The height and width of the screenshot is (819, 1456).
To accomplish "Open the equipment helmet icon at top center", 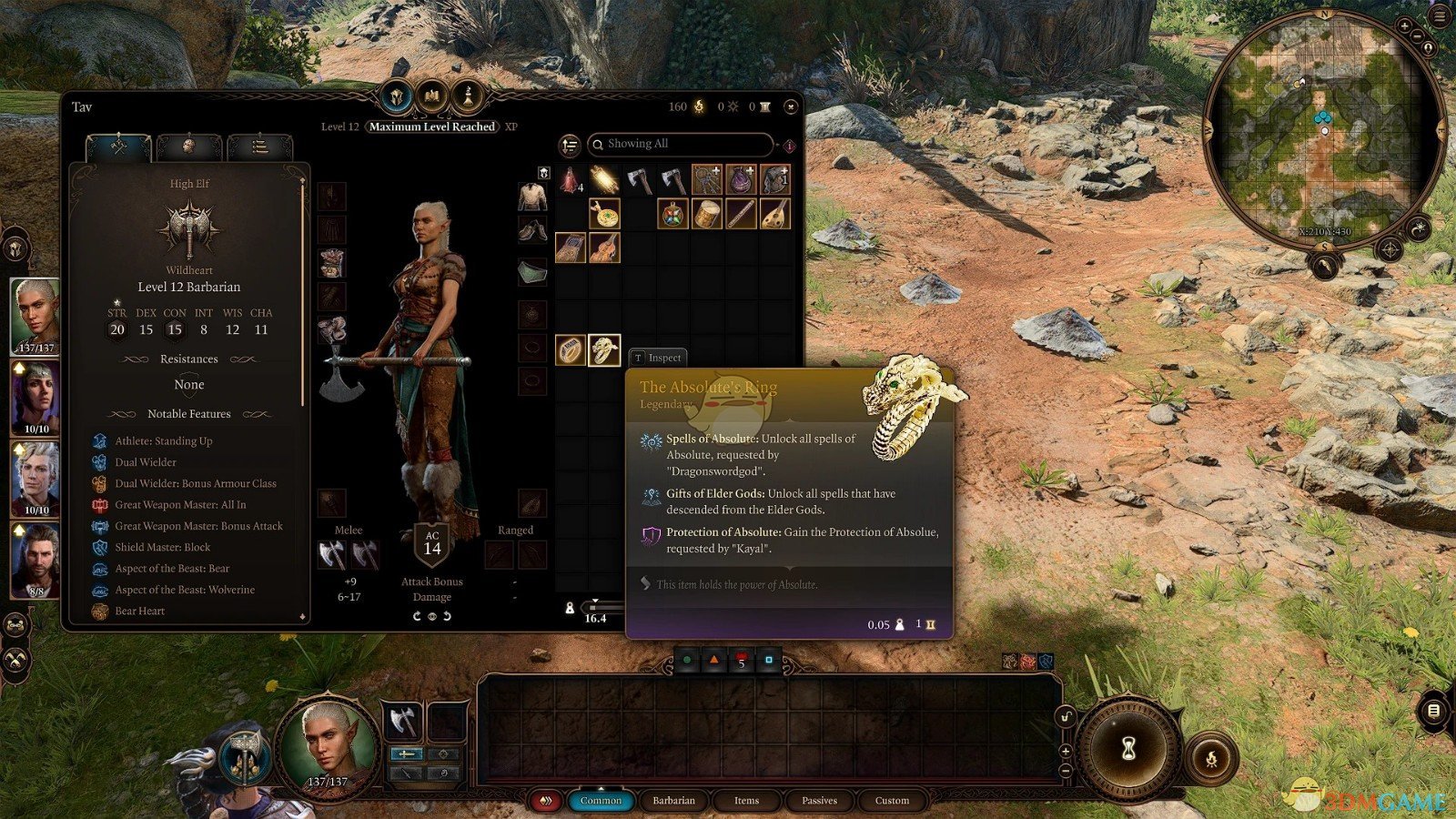I will pos(397,96).
